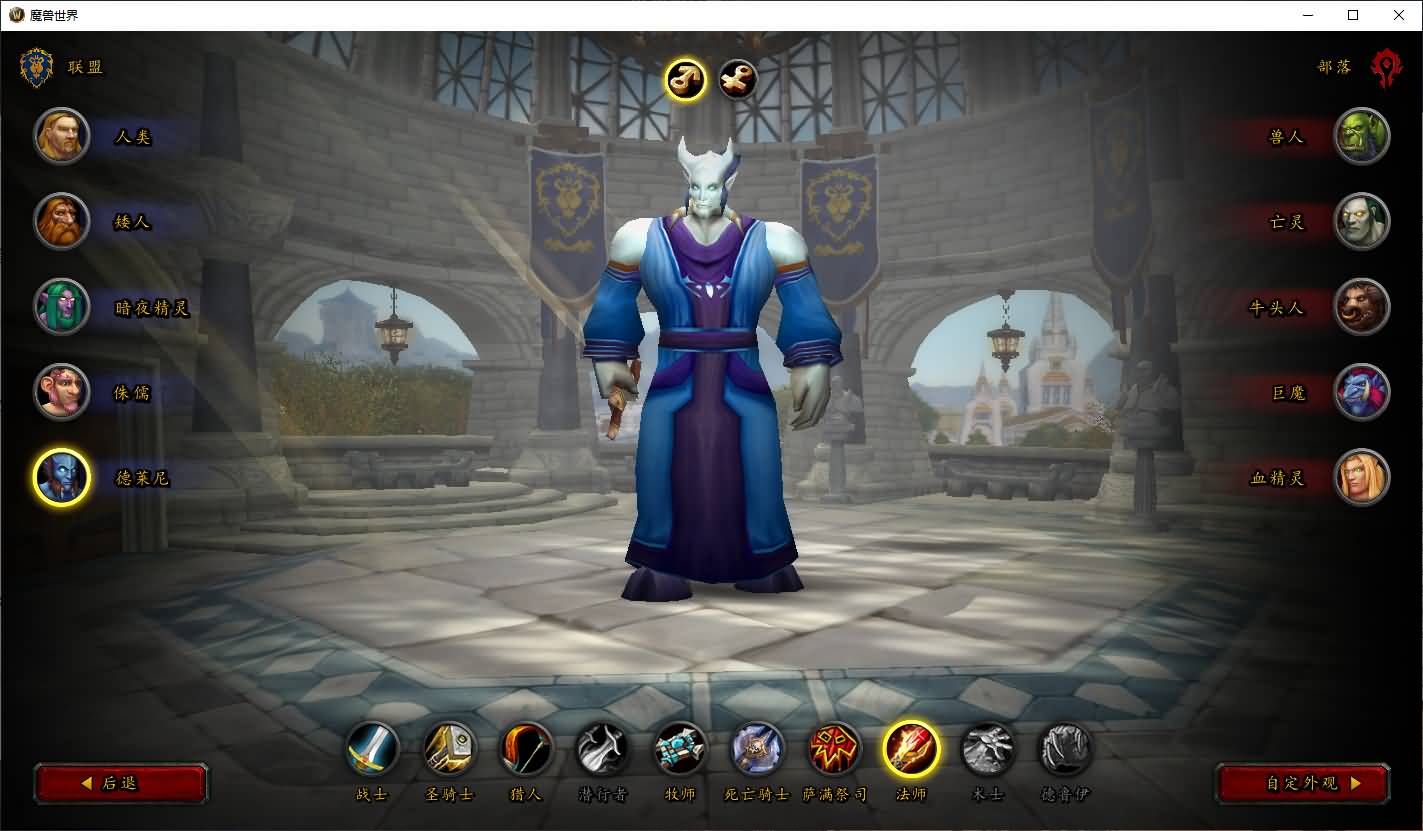This screenshot has width=1423, height=831.
Task: Select the Gnome race (侏儒)
Action: (62, 392)
